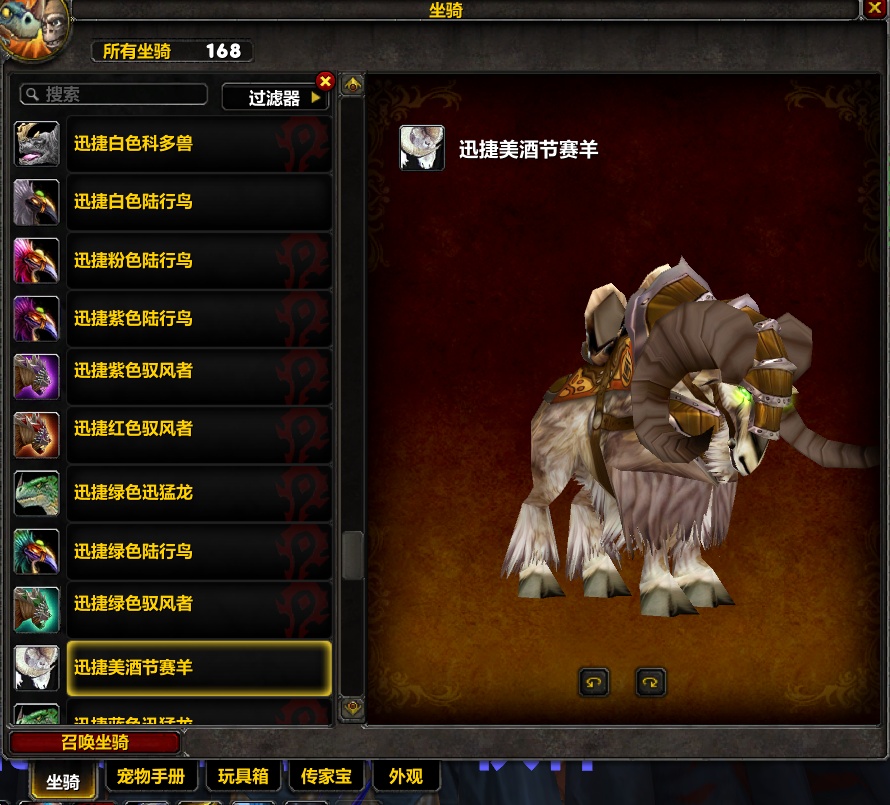
Task: Choose 迅捷紫色驭风者 mount
Action: pos(198,371)
